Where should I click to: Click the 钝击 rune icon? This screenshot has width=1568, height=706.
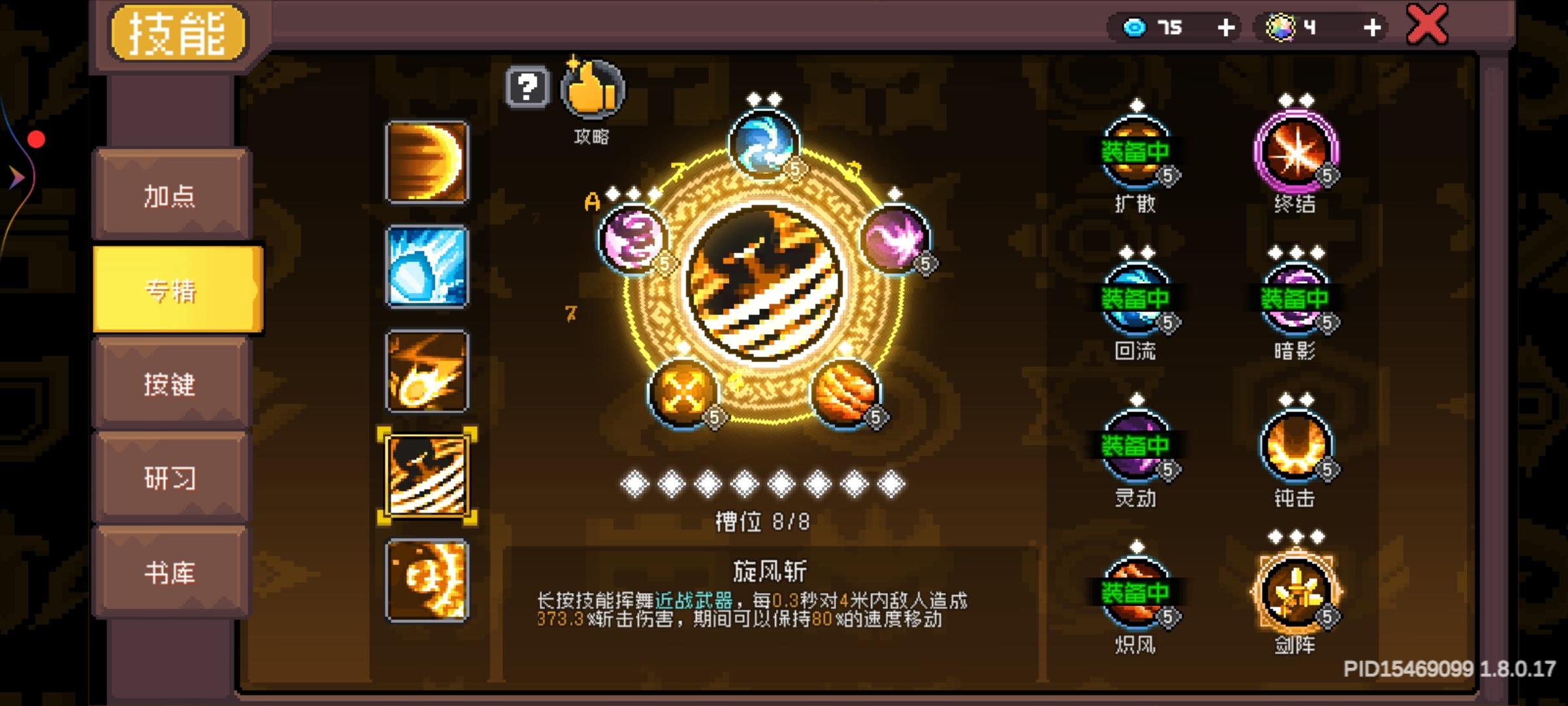pos(1297,445)
